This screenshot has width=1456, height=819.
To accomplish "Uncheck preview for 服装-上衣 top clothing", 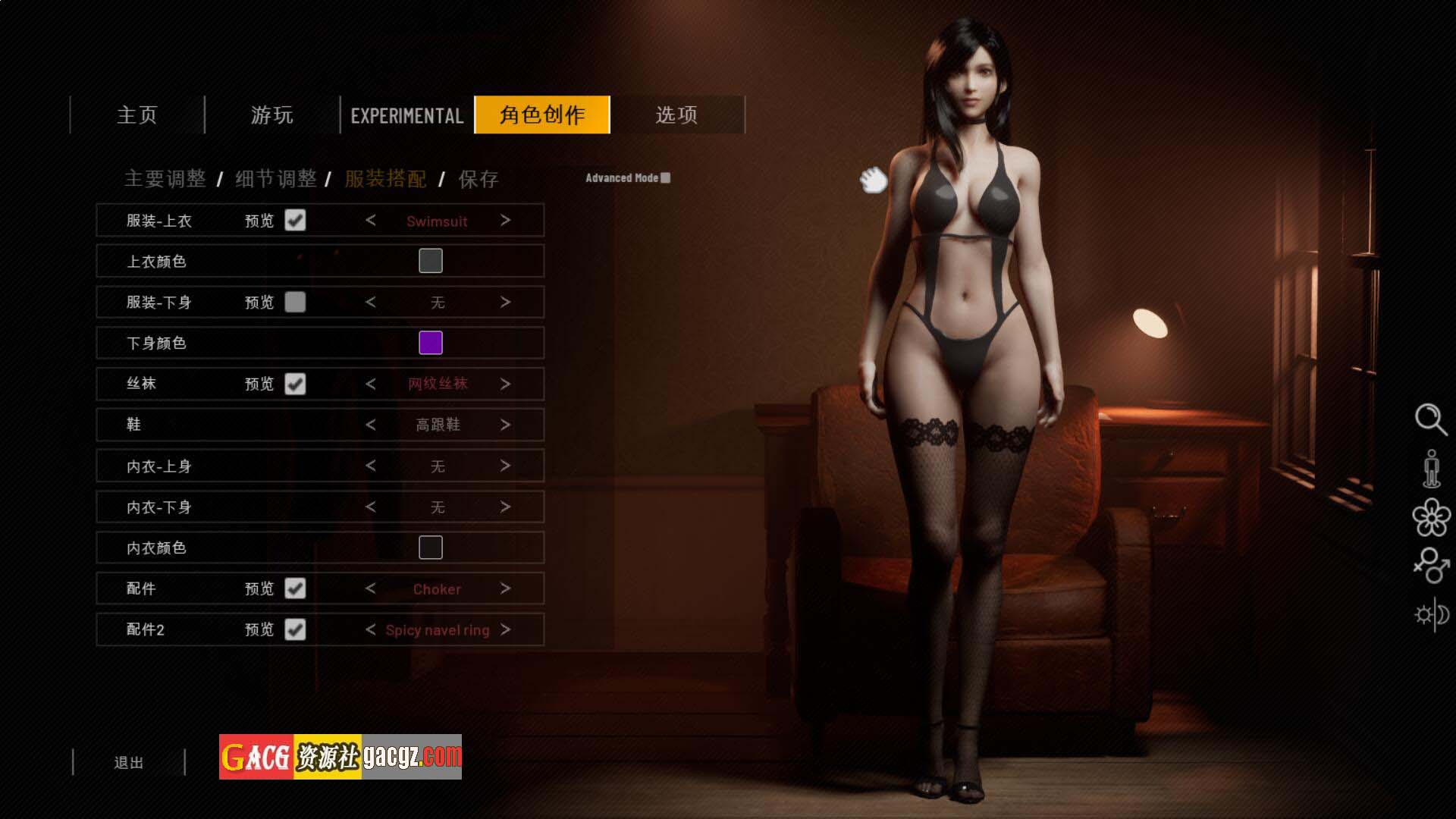I will point(295,221).
